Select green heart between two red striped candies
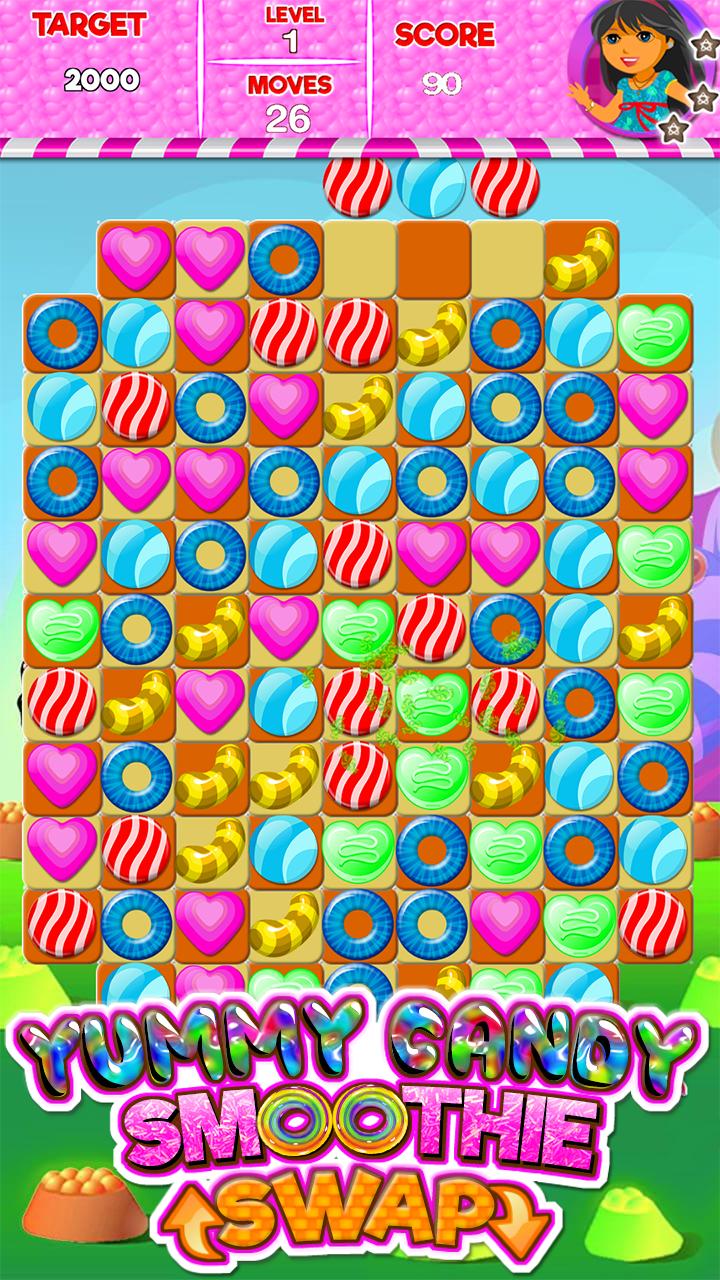The image size is (720, 1280). [x=432, y=698]
